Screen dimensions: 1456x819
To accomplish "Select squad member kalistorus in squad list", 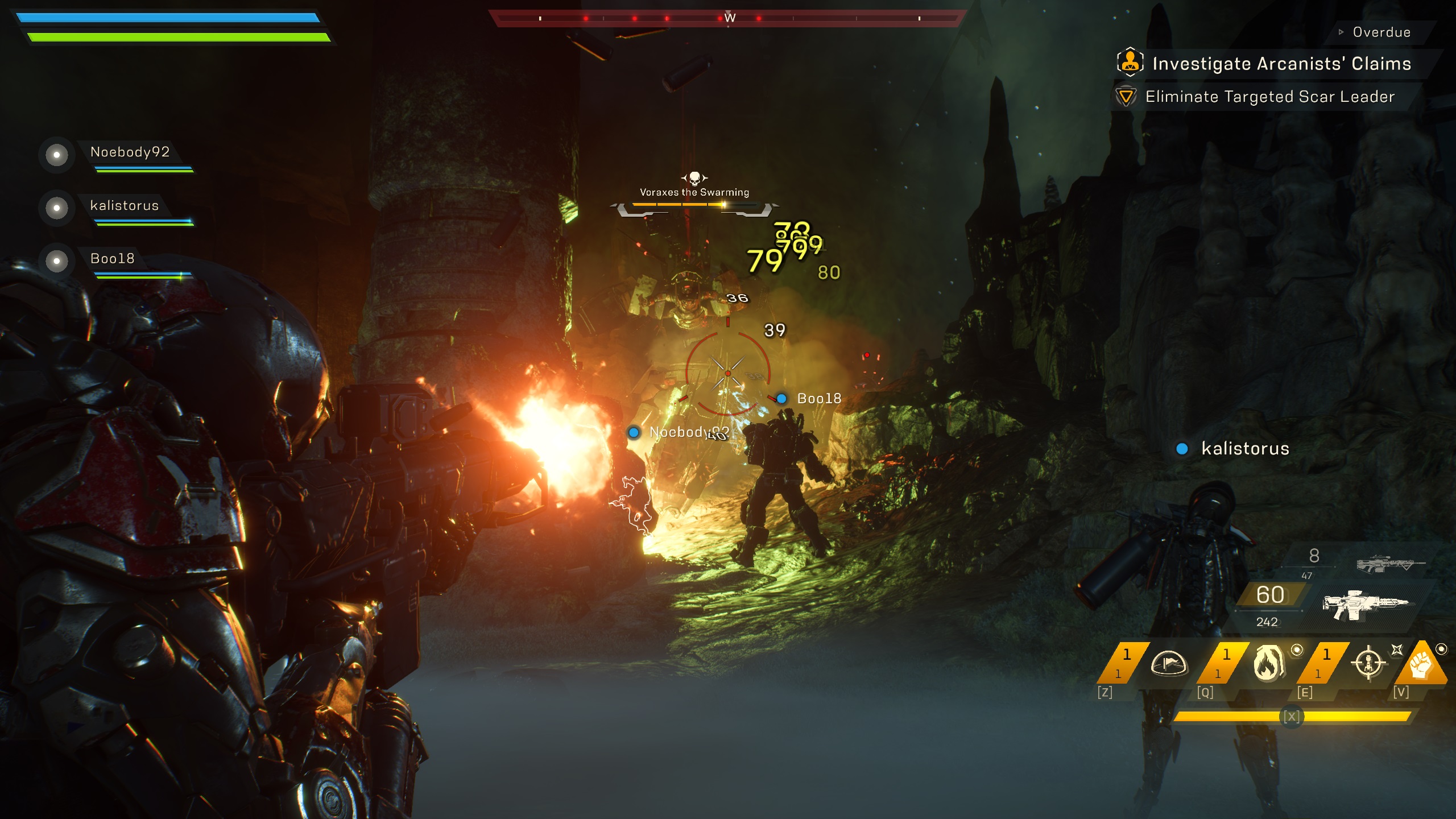I will click(x=124, y=206).
